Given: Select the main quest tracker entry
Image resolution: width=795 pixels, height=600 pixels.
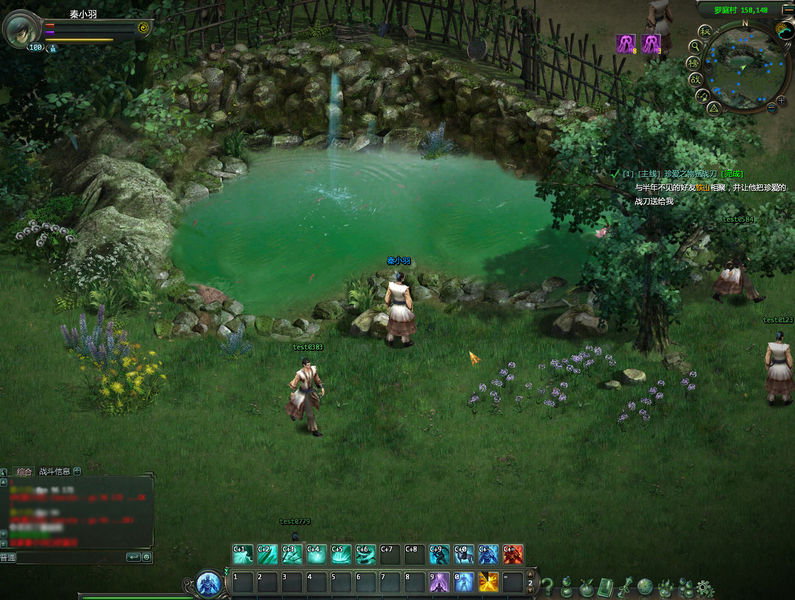Looking at the screenshot, I should 699,173.
